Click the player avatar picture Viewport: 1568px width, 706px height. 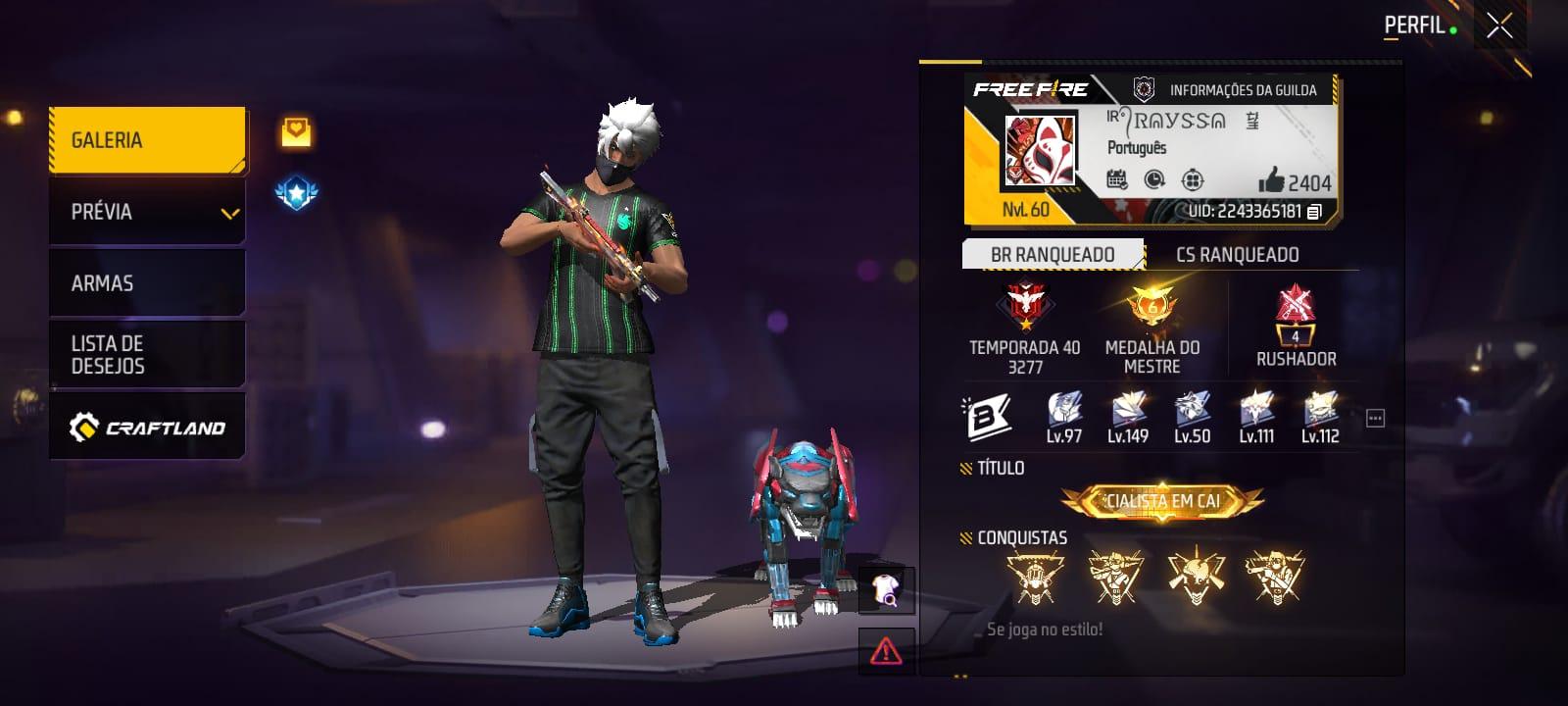[1040, 151]
